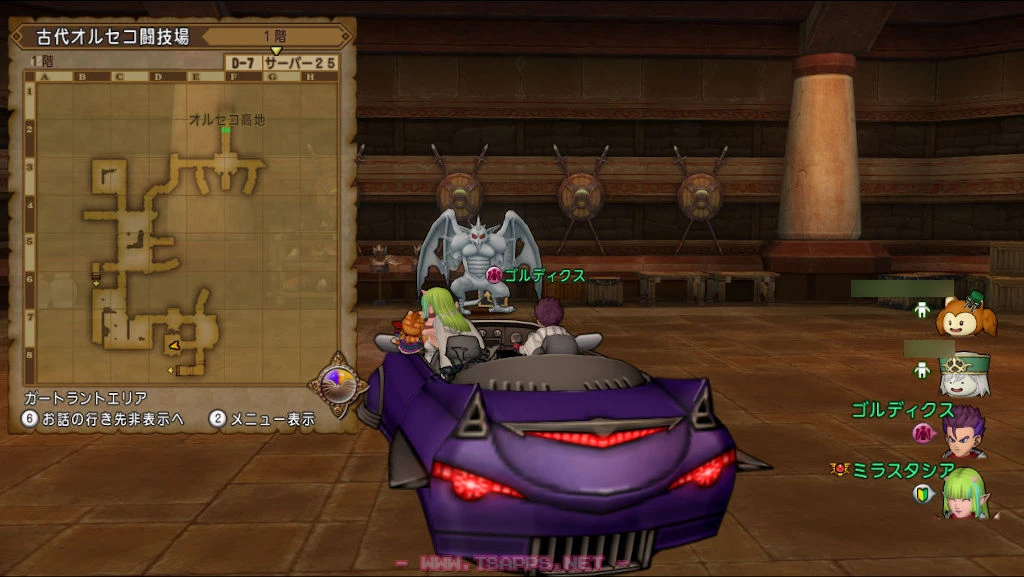Choose the white-haired green-hat party member portrait
The image size is (1024, 577).
pyautogui.click(x=965, y=374)
